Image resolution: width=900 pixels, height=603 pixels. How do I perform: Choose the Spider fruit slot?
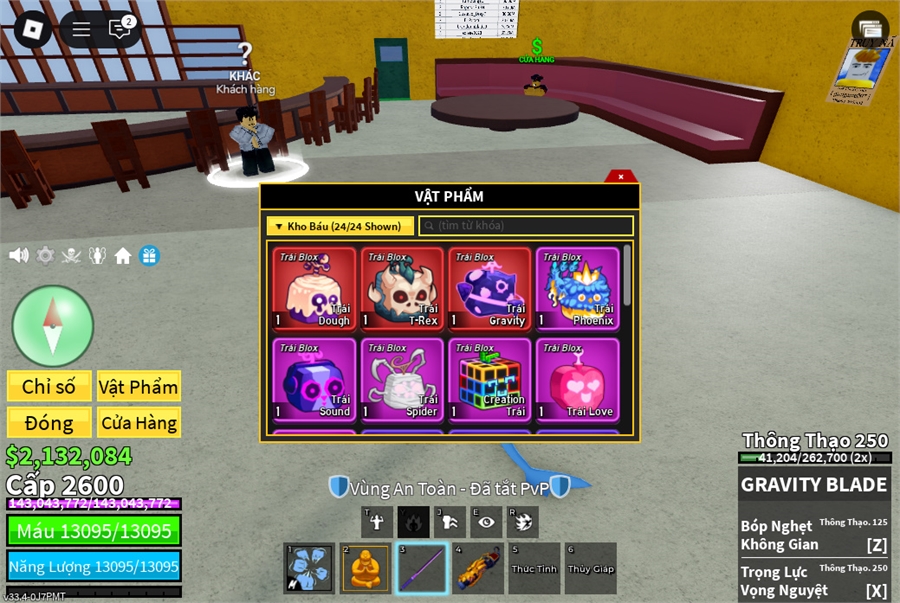[402, 380]
